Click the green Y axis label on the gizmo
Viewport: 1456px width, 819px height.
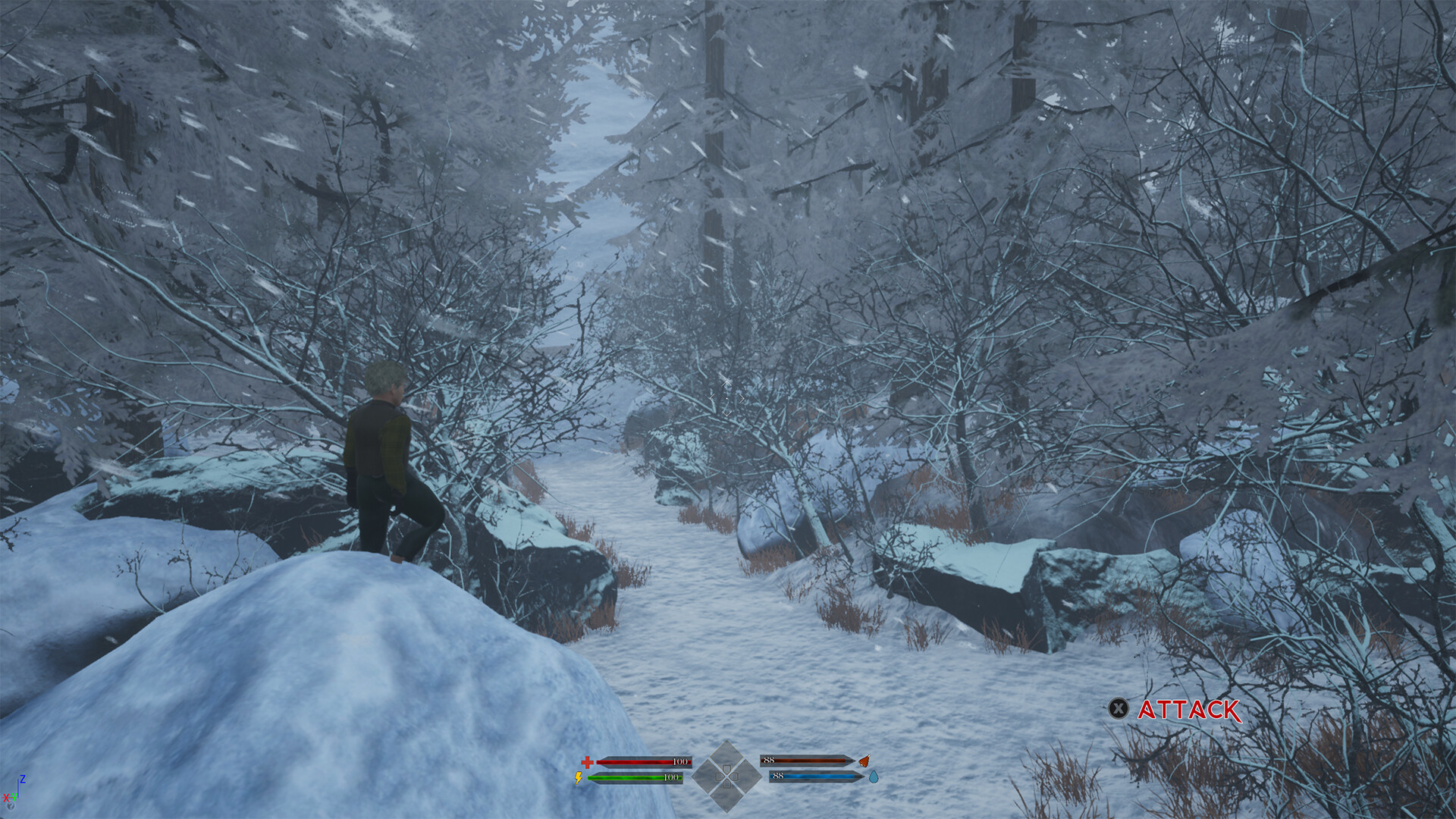point(14,796)
